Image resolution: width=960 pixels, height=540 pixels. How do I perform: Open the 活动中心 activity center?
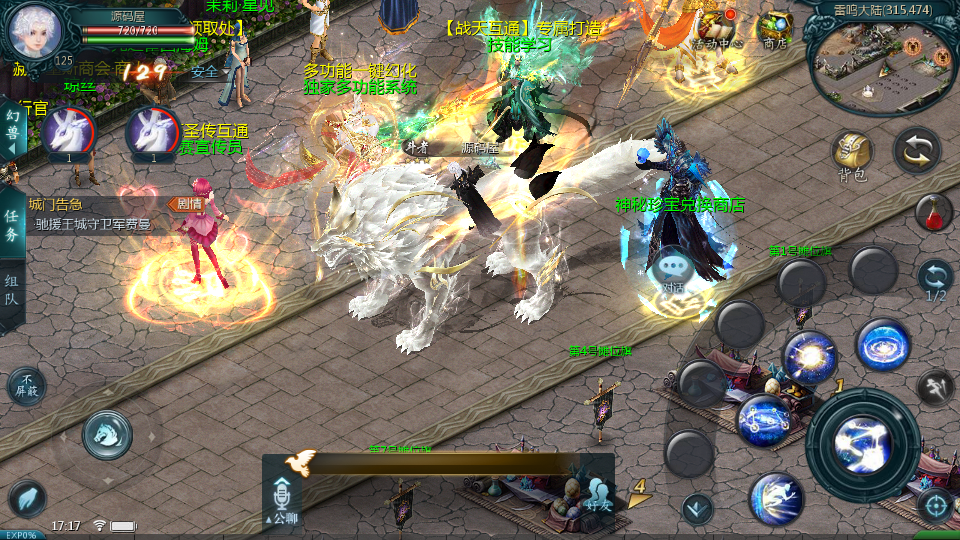(x=717, y=29)
